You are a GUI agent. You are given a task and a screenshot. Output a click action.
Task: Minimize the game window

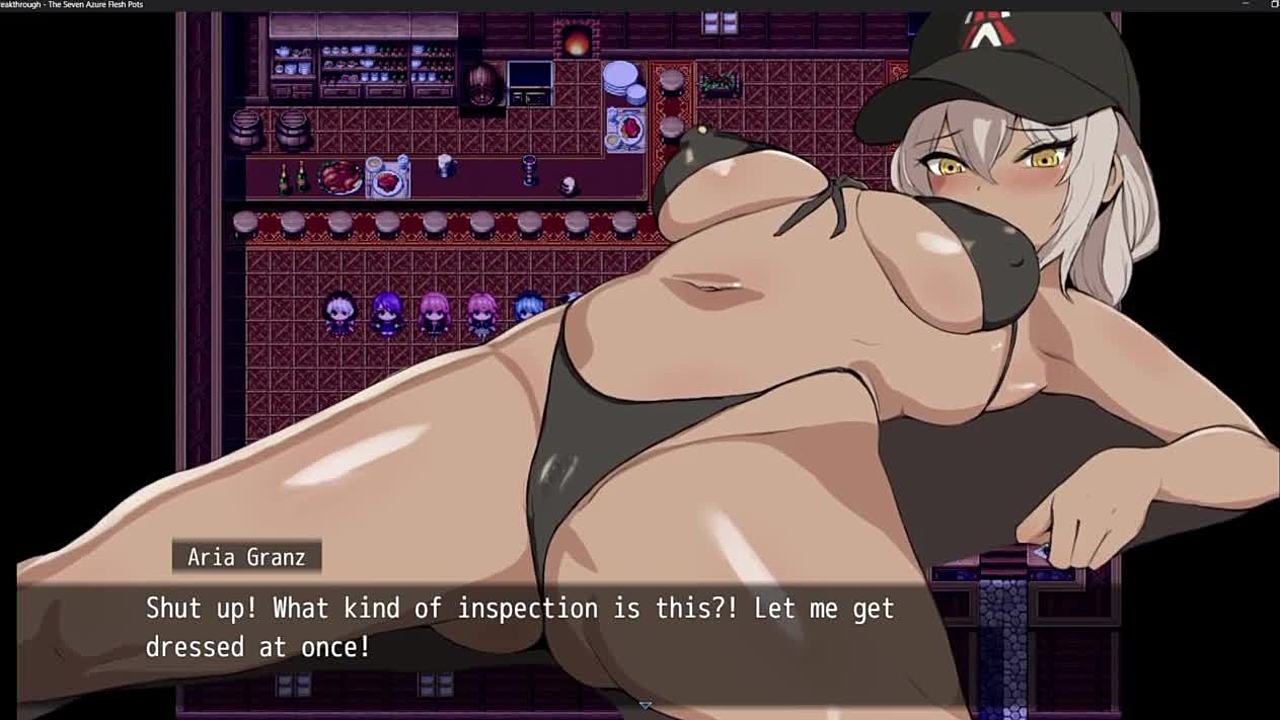pyautogui.click(x=1245, y=4)
